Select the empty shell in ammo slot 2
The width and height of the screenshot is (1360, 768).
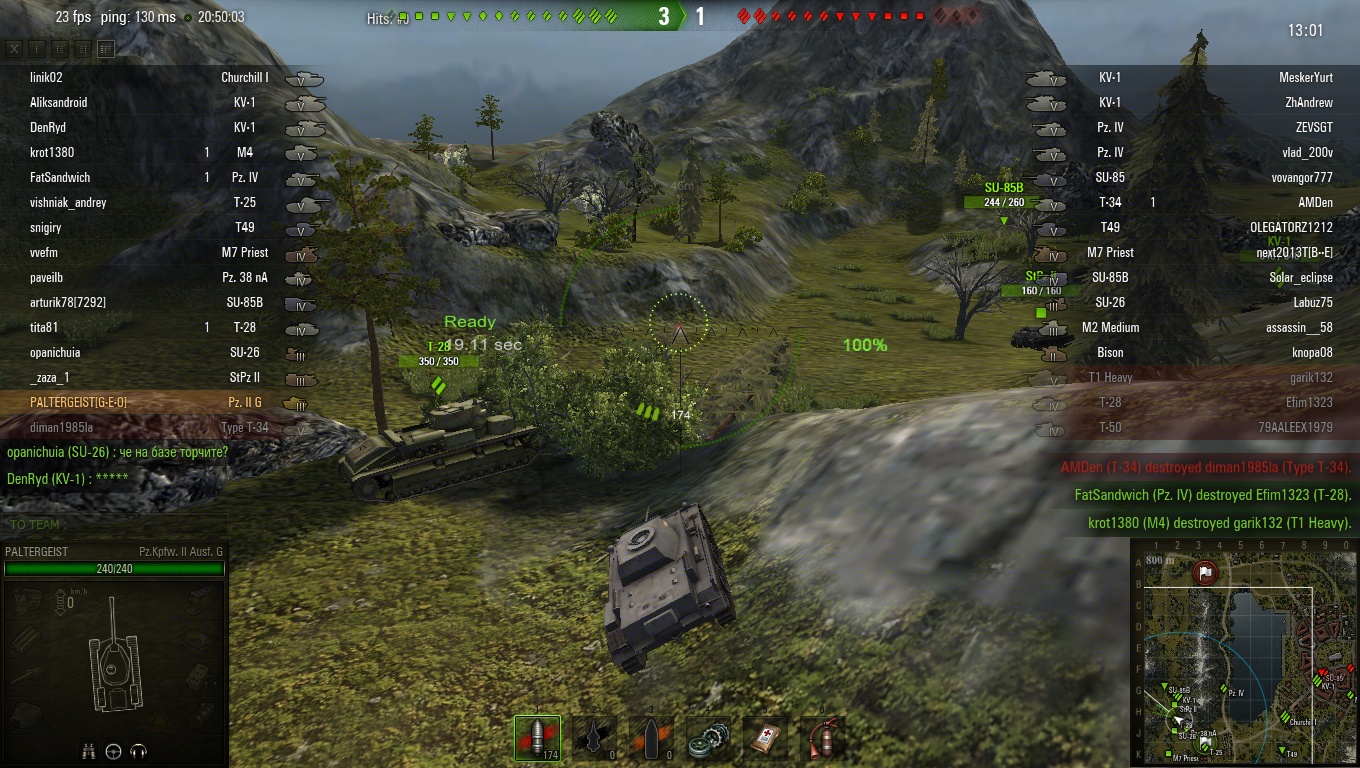(x=594, y=737)
